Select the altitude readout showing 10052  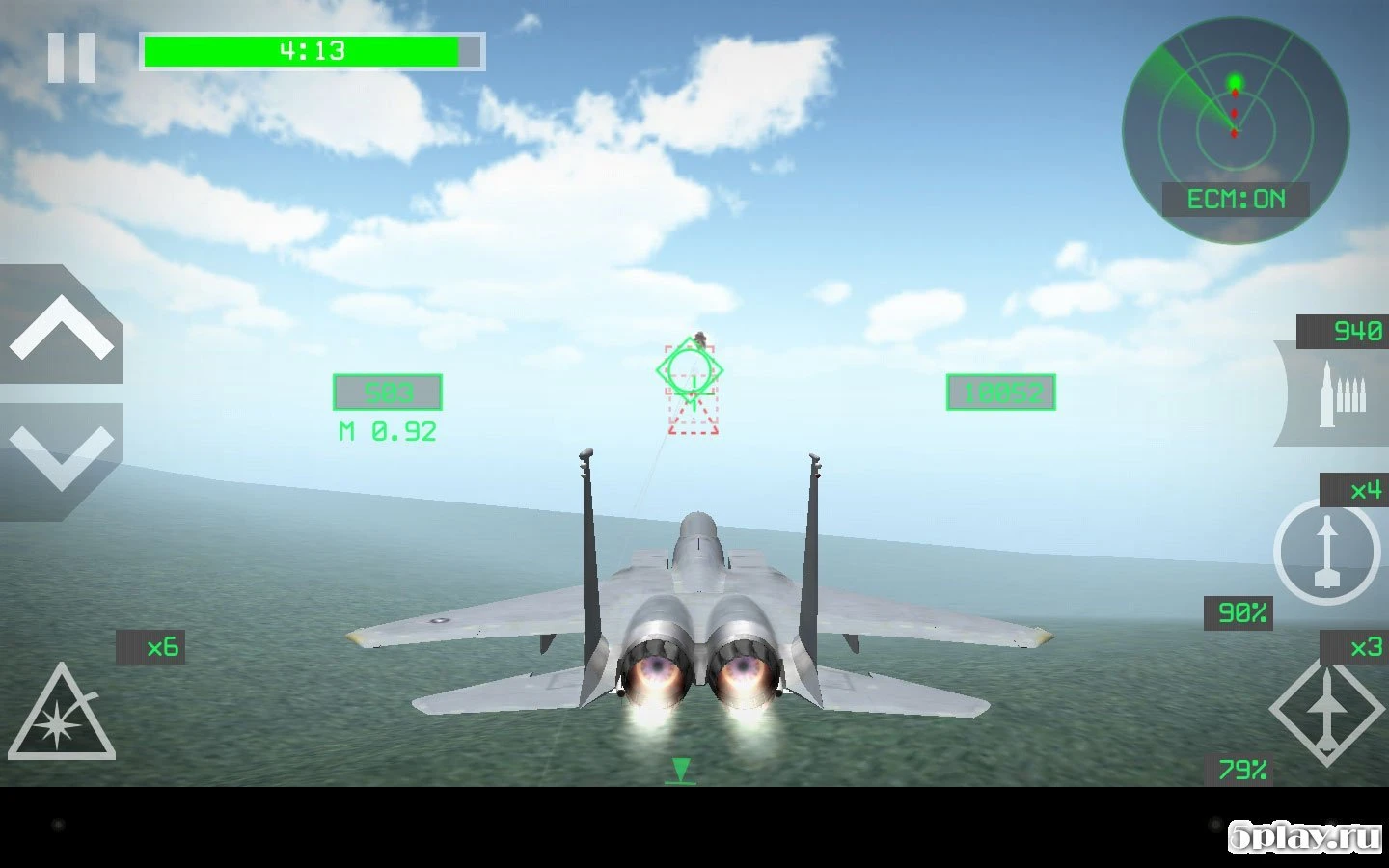[1000, 393]
